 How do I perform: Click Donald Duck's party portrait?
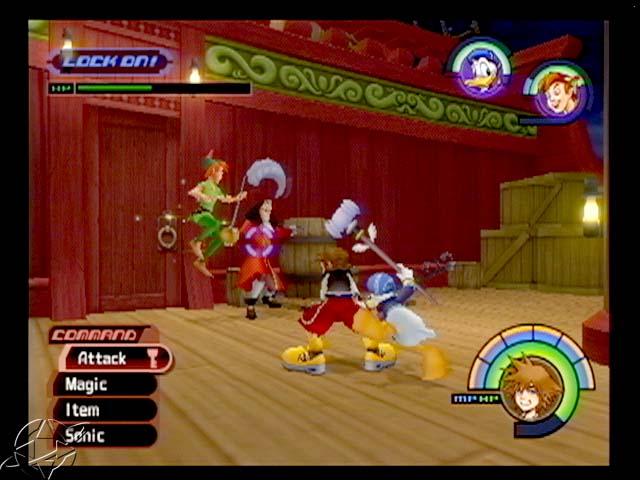tap(480, 68)
